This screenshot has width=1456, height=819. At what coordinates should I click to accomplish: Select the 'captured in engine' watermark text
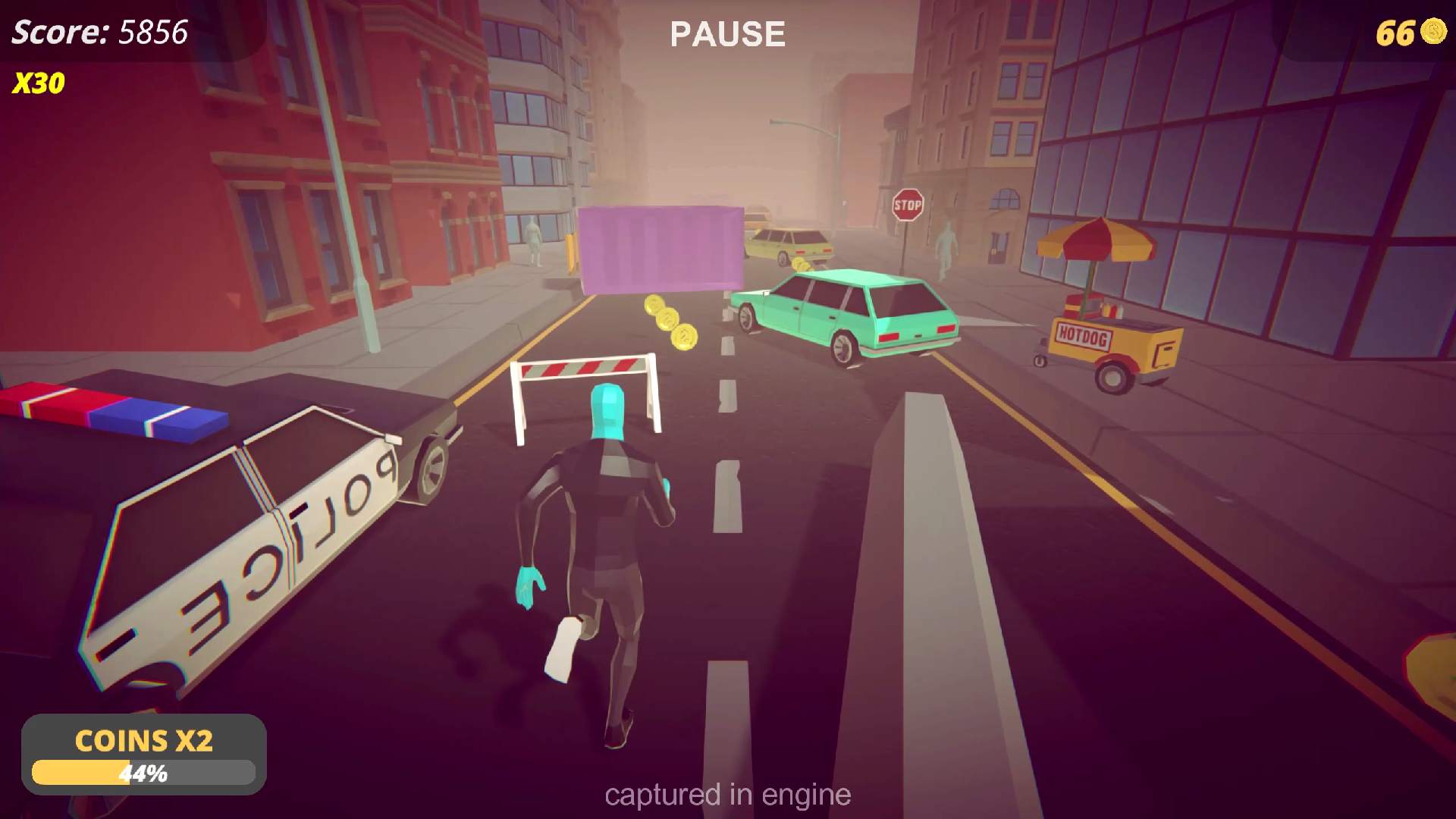[727, 795]
